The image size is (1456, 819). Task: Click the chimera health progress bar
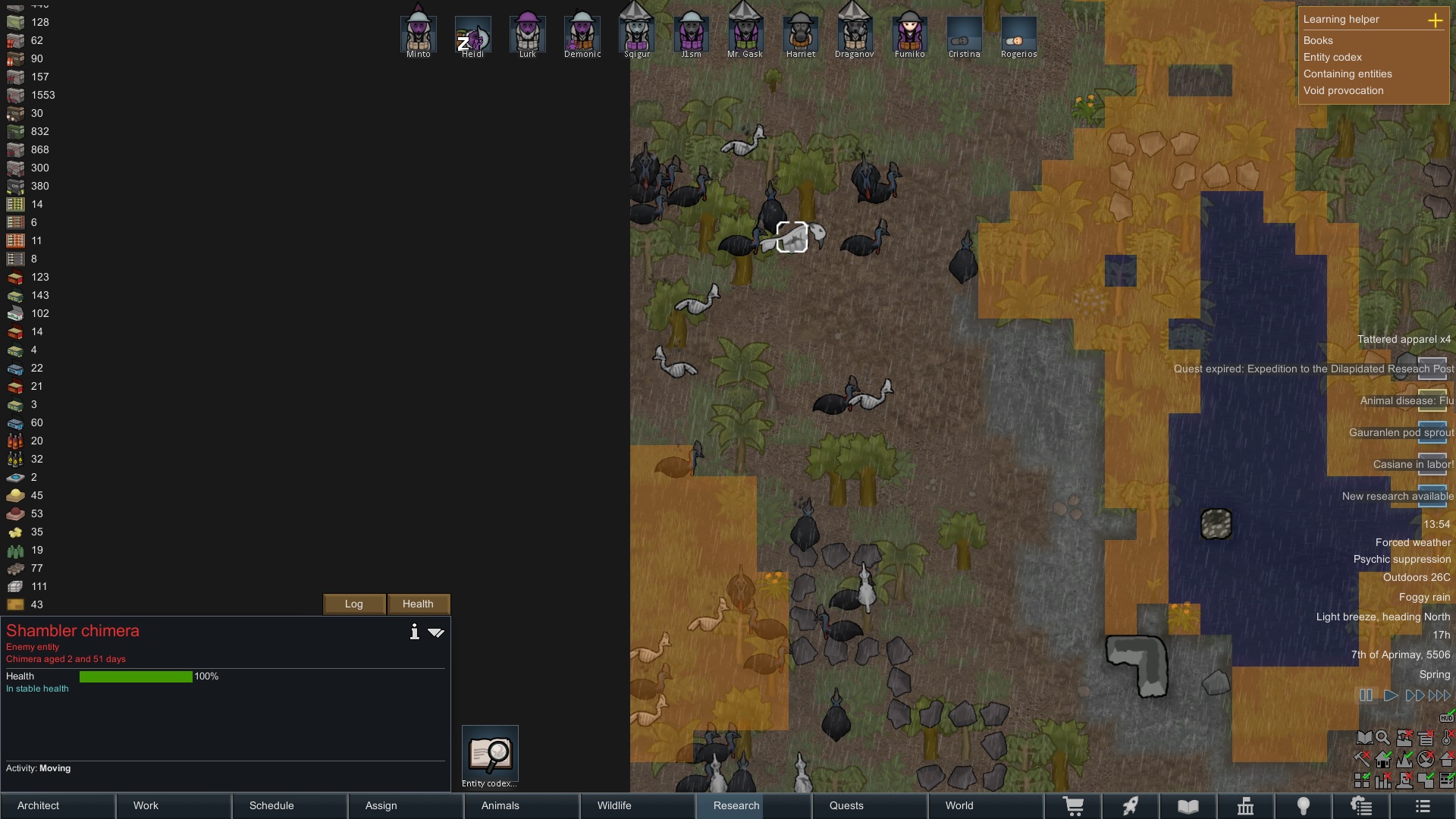(135, 676)
